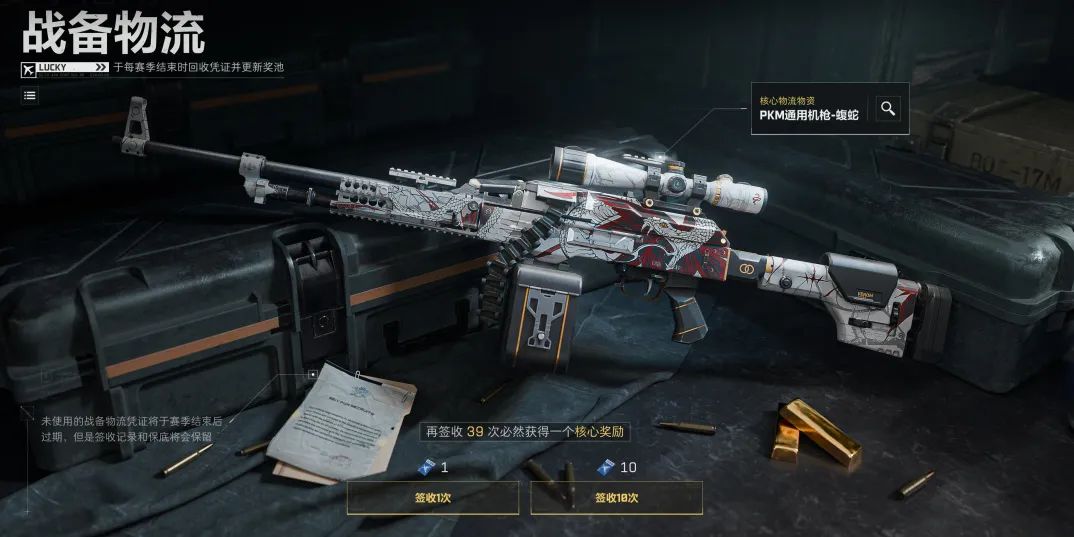Open the list icon below LUCKY
Viewport: 1074px width, 537px height.
click(30, 95)
